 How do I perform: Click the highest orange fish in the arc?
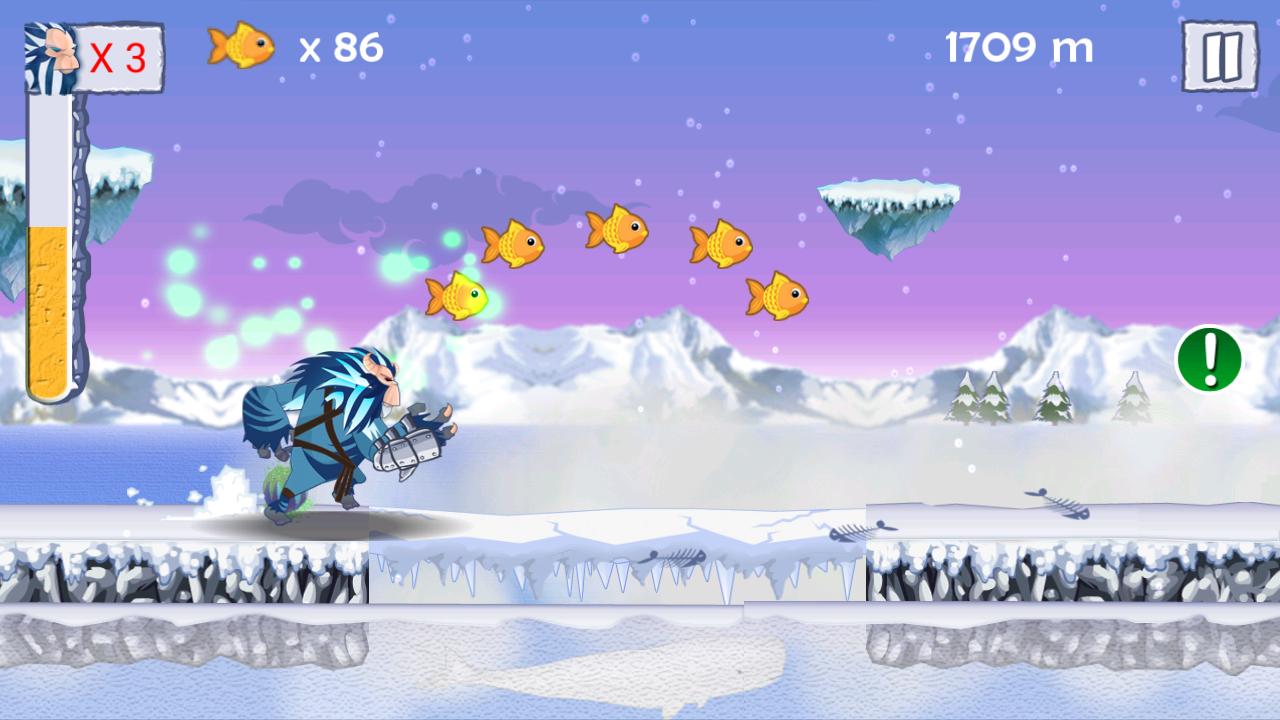pos(619,227)
